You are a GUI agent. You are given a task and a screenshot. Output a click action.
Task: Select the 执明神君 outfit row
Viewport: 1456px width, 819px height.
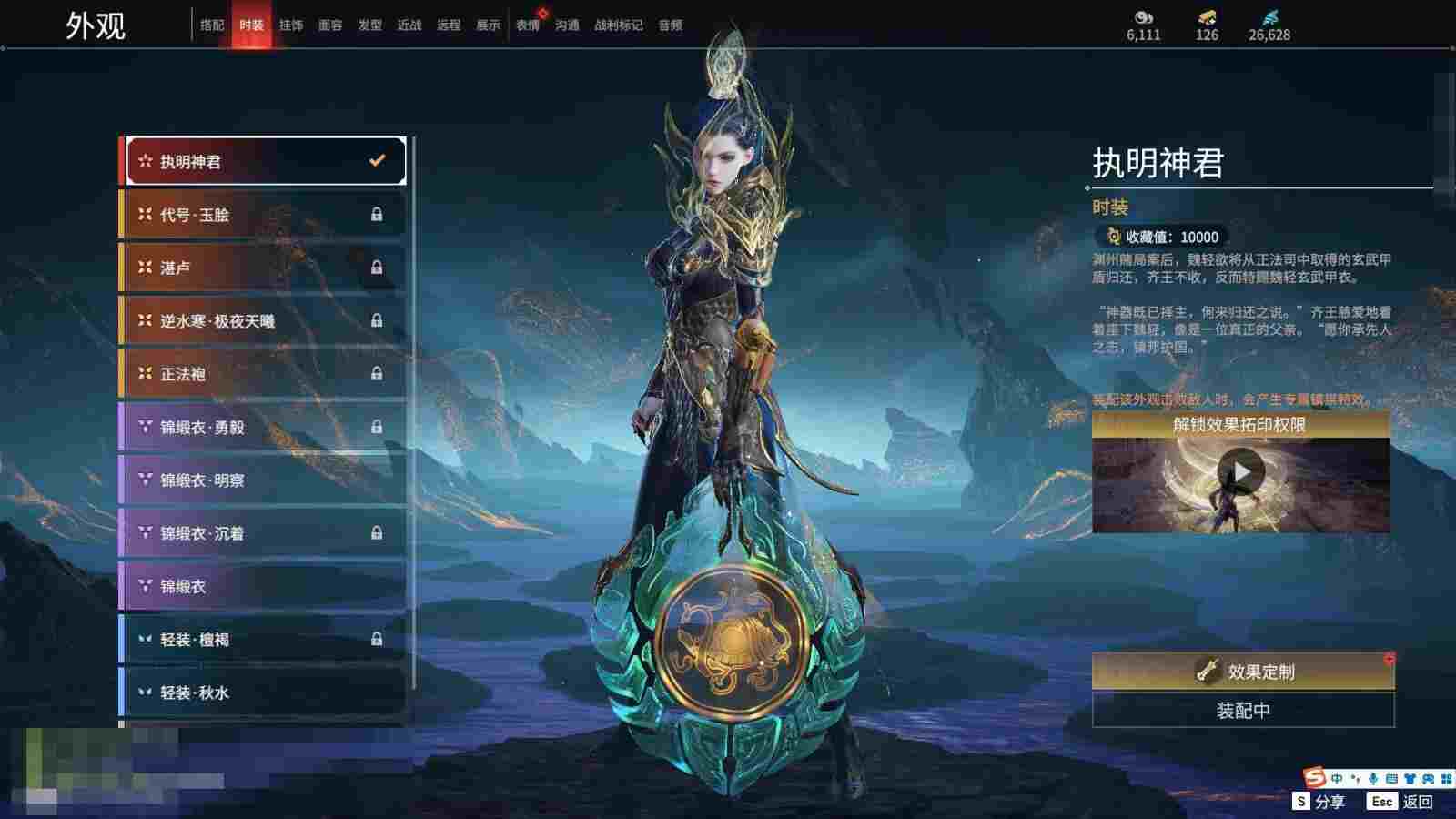click(x=264, y=162)
